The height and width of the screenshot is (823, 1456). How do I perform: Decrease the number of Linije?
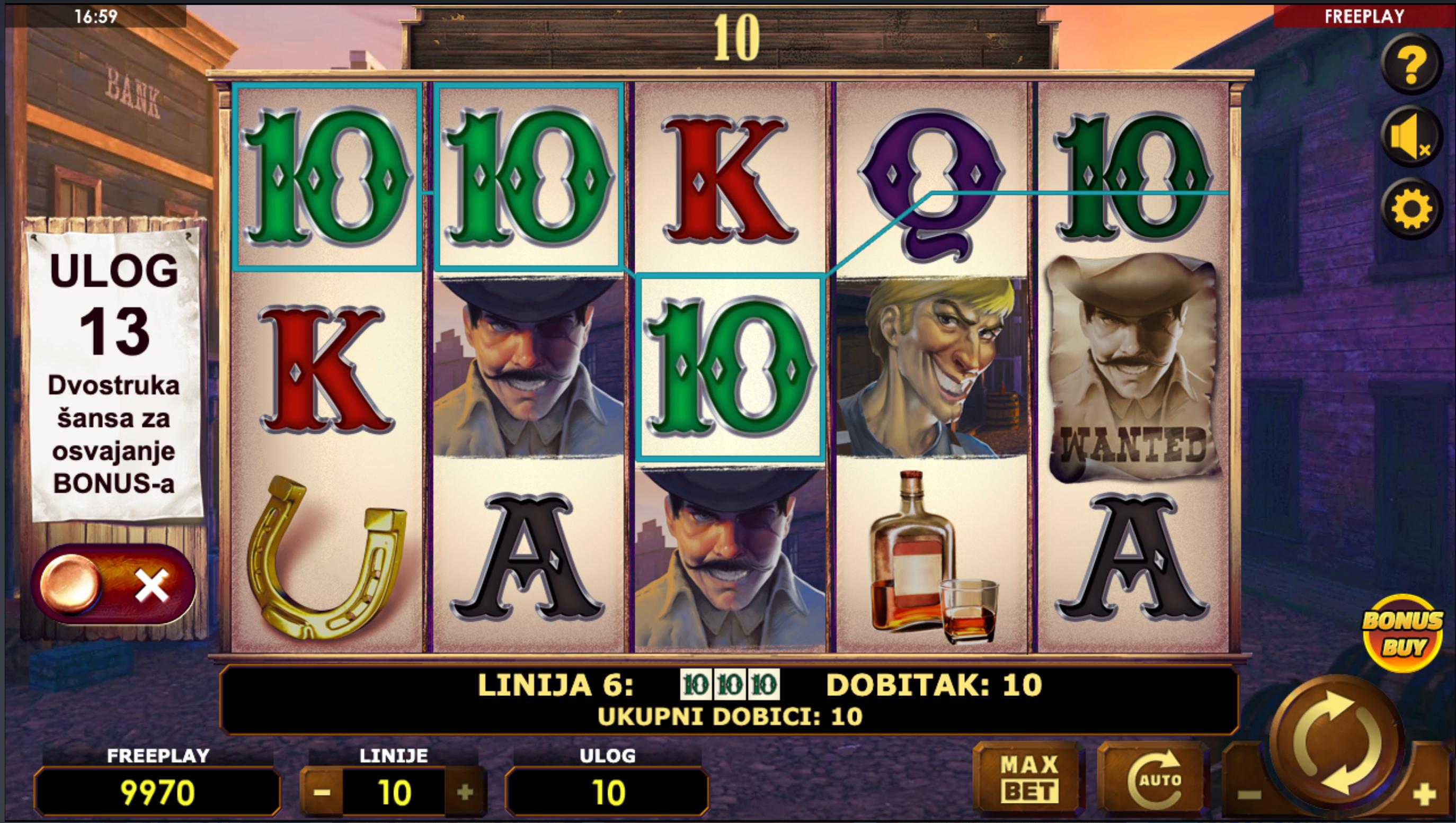point(322,792)
